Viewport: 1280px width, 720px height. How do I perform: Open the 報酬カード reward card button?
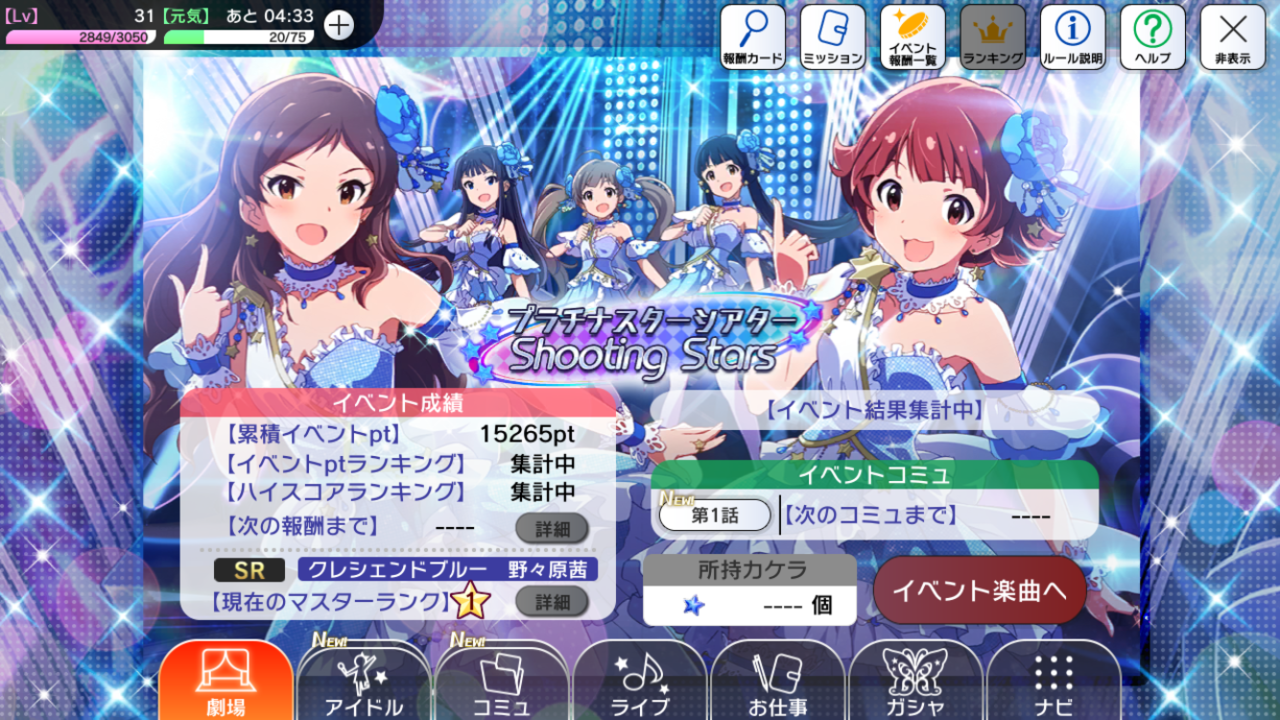[753, 37]
